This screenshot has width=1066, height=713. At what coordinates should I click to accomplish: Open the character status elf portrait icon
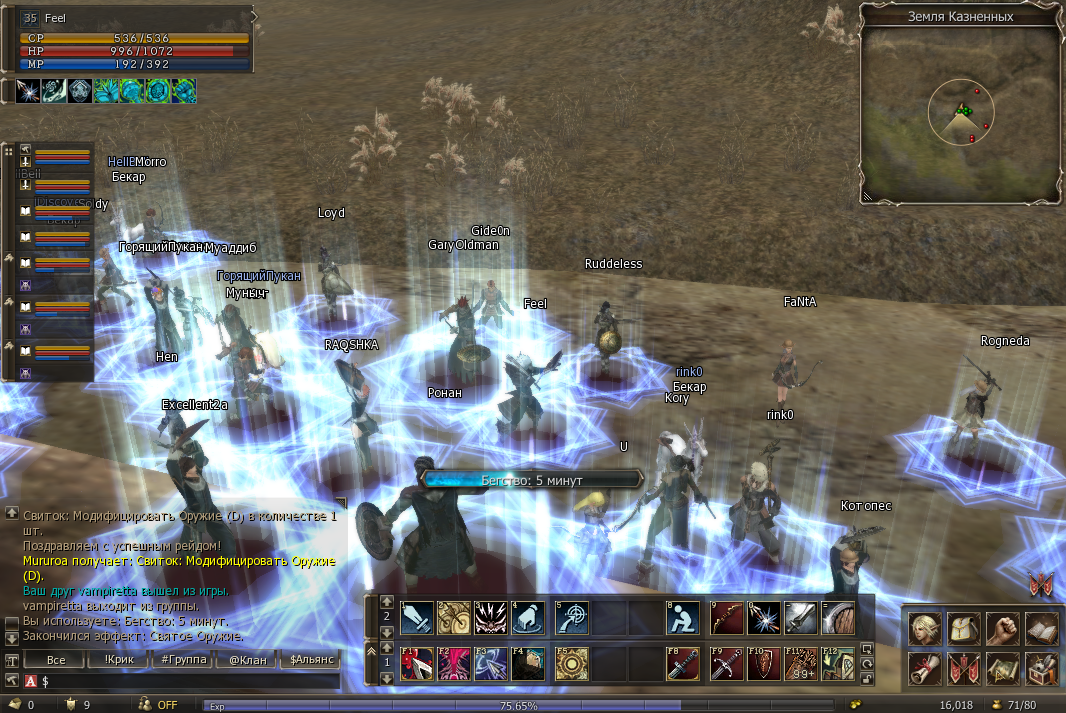pyautogui.click(x=925, y=628)
